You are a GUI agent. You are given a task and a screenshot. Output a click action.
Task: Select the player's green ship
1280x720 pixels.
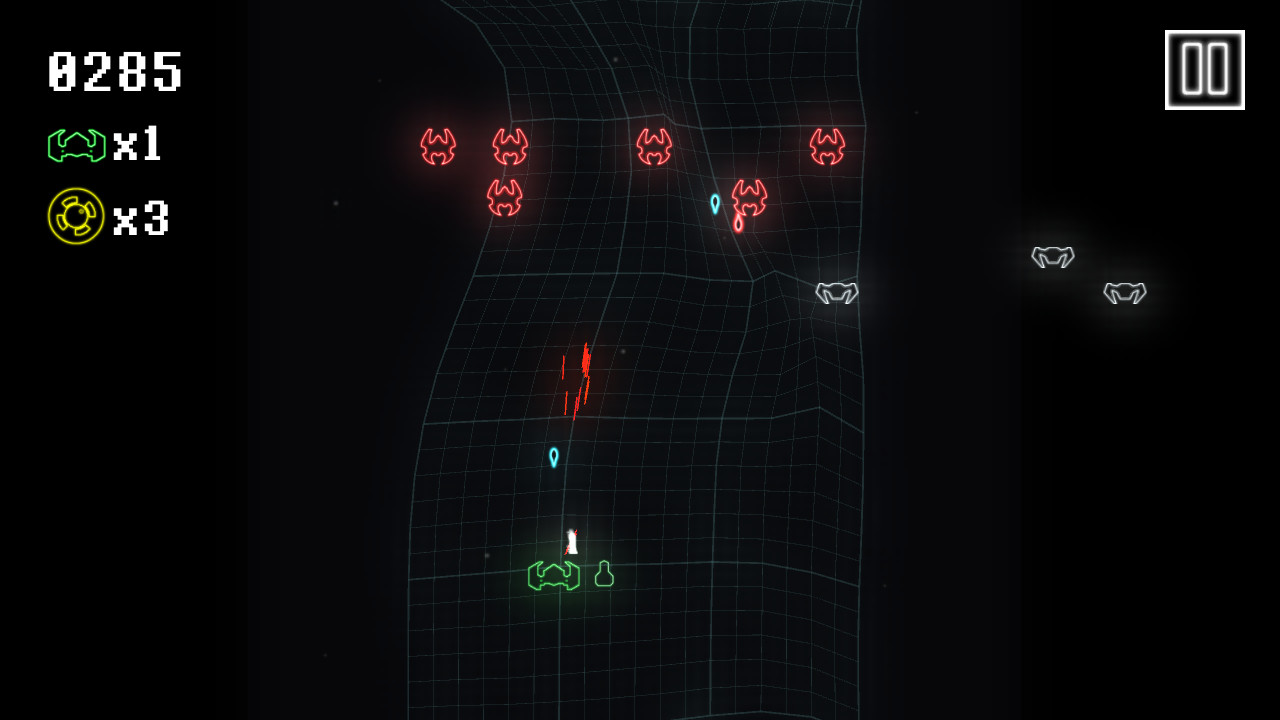tap(556, 575)
